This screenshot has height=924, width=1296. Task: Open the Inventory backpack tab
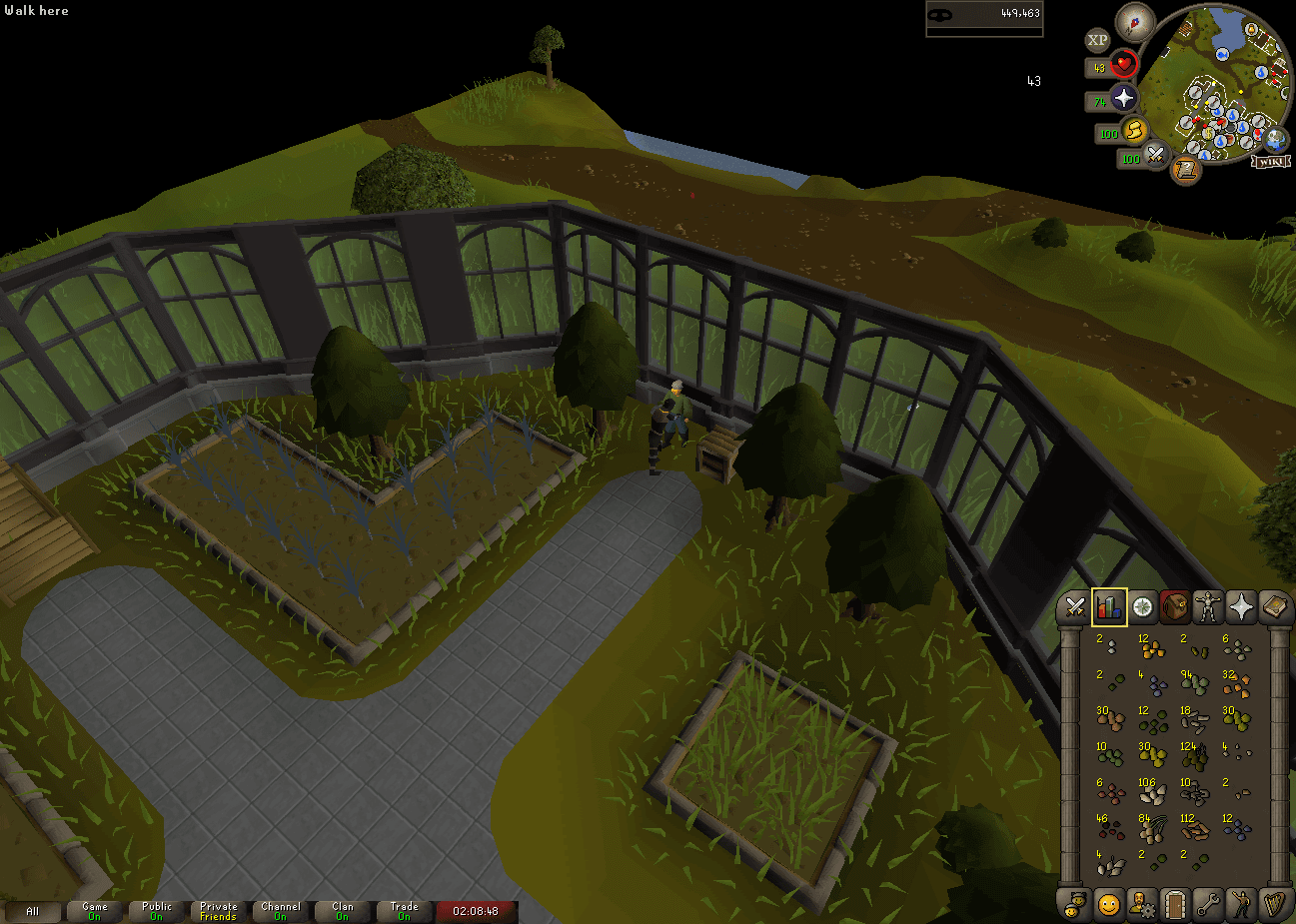(x=1175, y=605)
